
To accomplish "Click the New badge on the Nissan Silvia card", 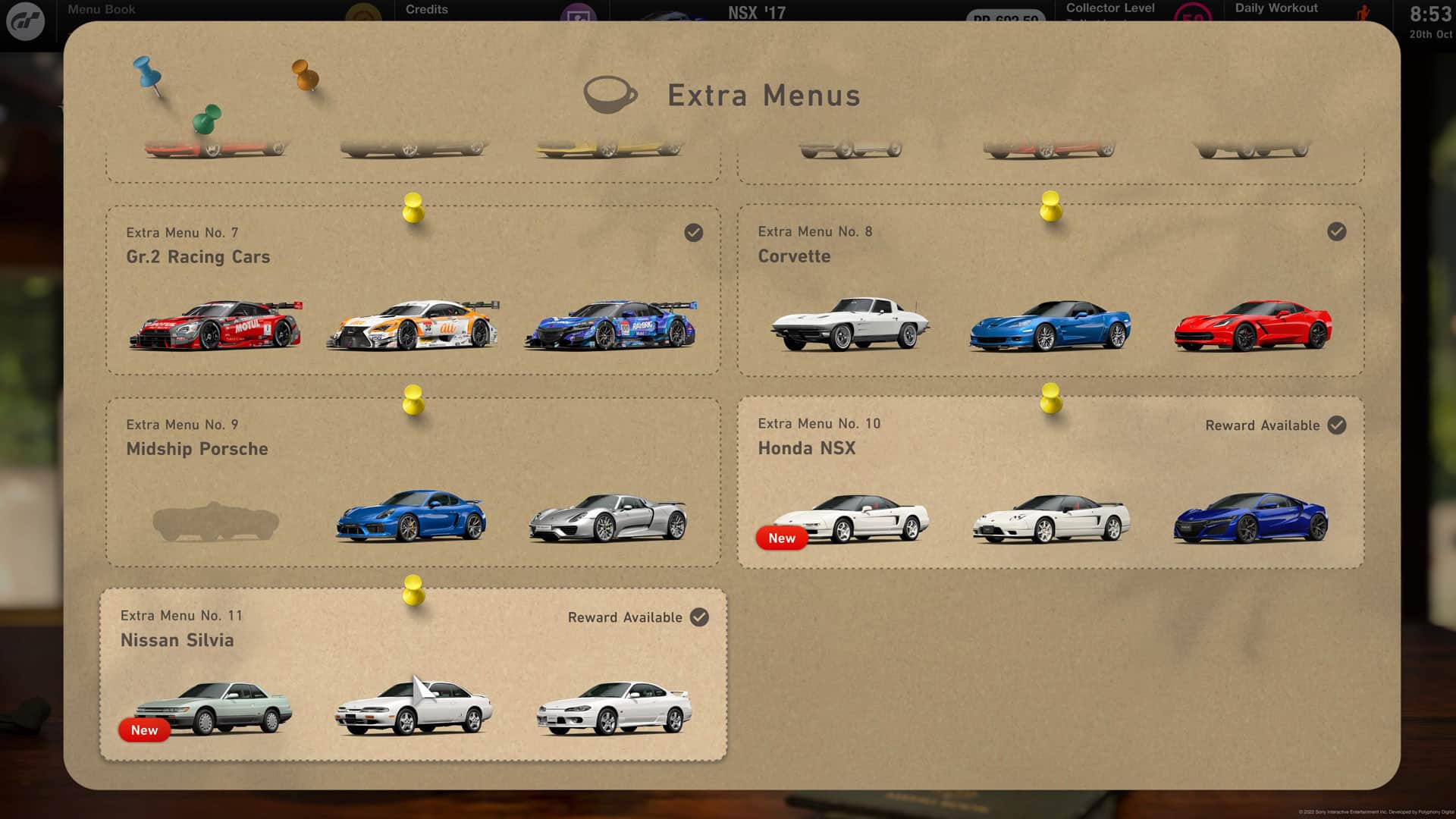I will point(144,730).
